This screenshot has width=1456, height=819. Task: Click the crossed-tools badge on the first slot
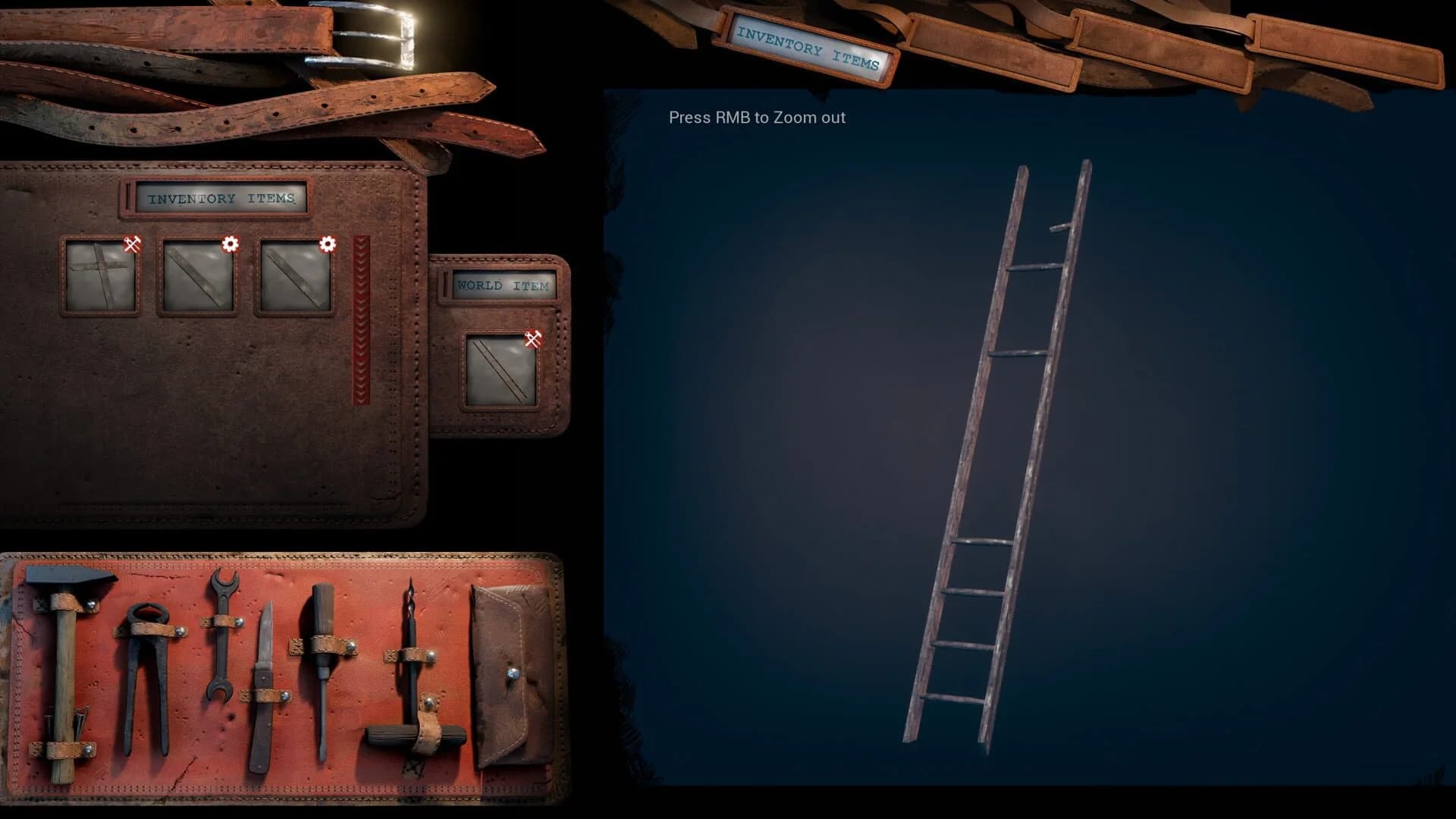[x=130, y=243]
